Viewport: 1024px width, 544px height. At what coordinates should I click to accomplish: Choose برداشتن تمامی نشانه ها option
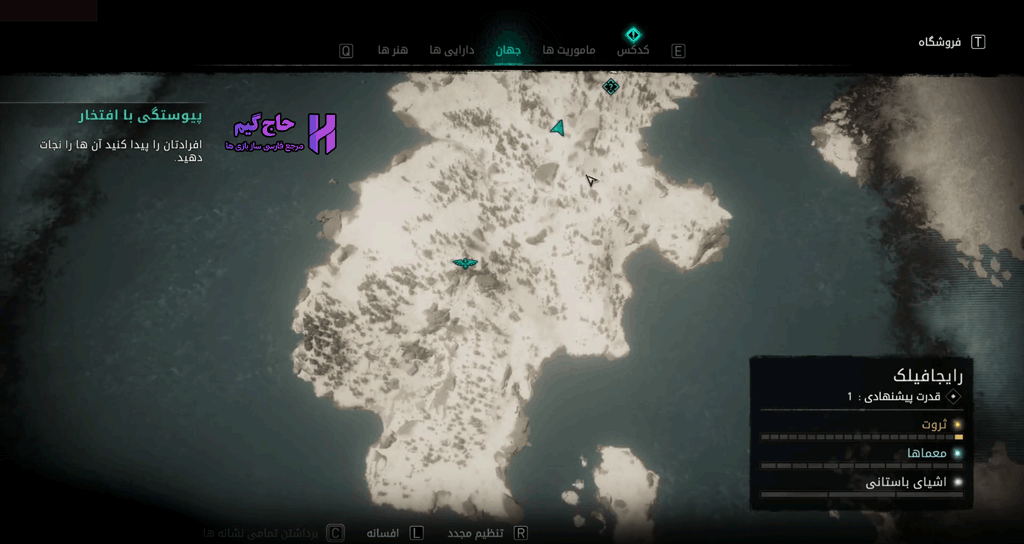(260, 533)
